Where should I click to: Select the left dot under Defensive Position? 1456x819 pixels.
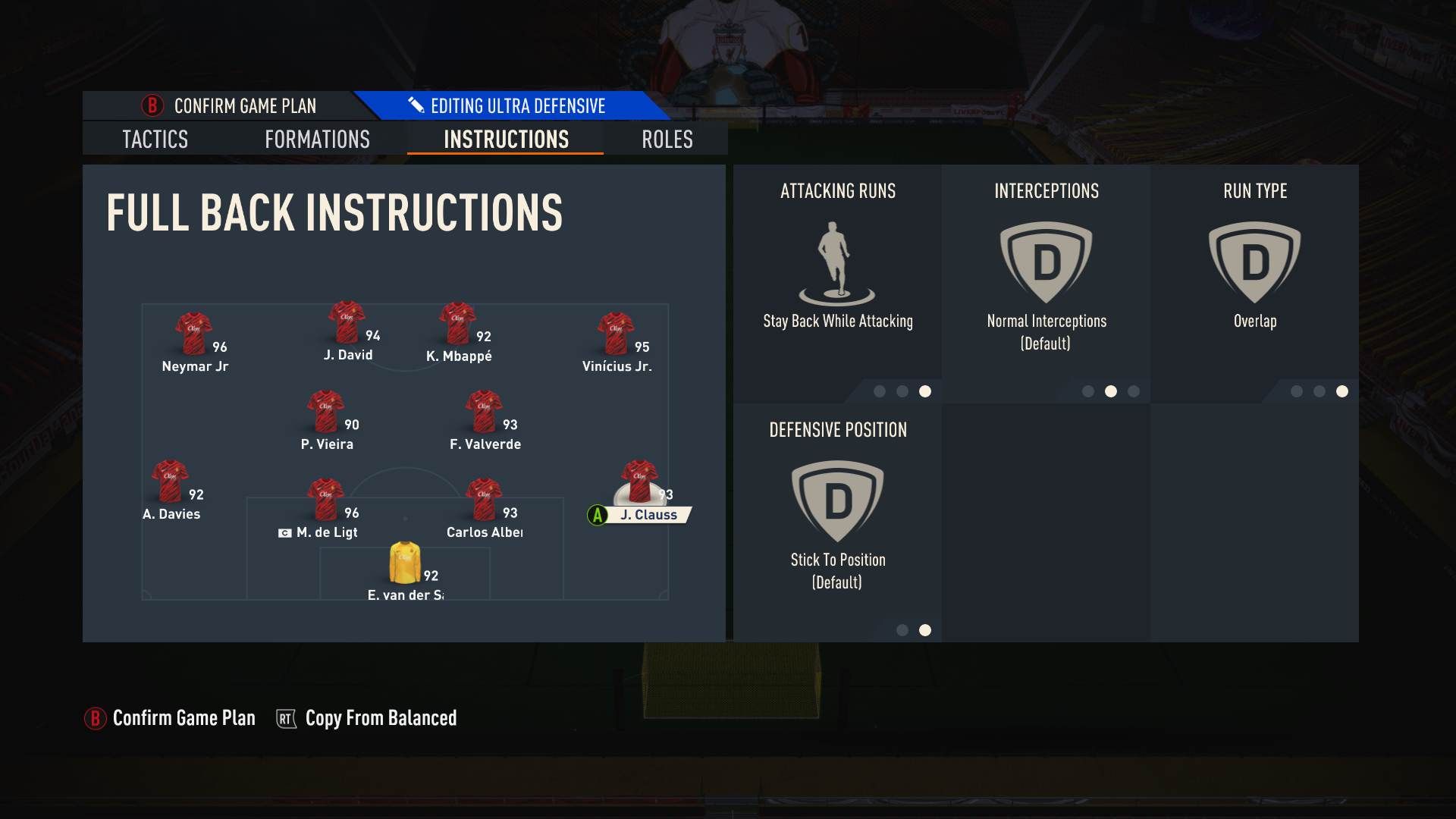point(903,629)
